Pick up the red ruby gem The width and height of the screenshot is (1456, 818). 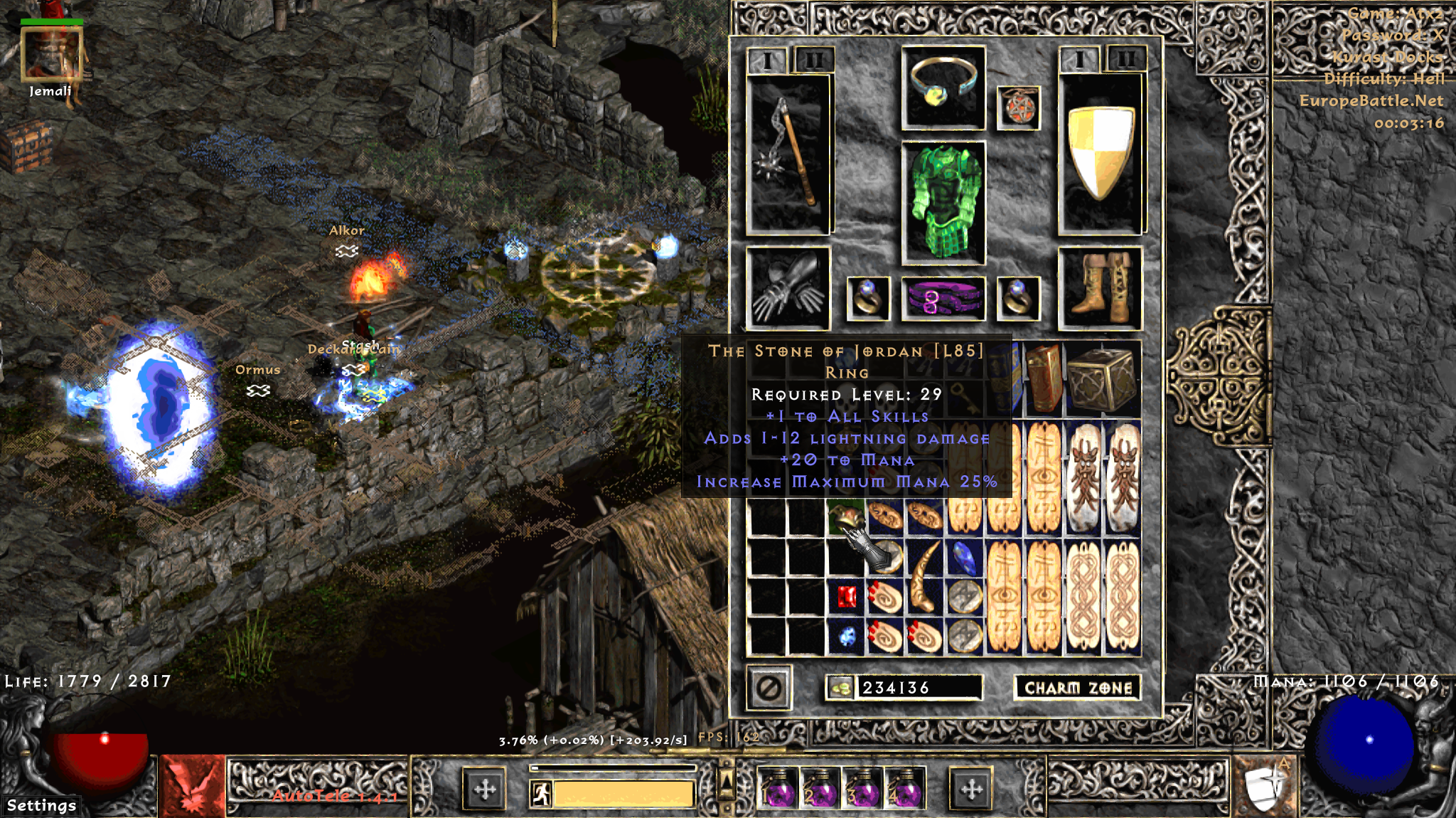tap(846, 597)
